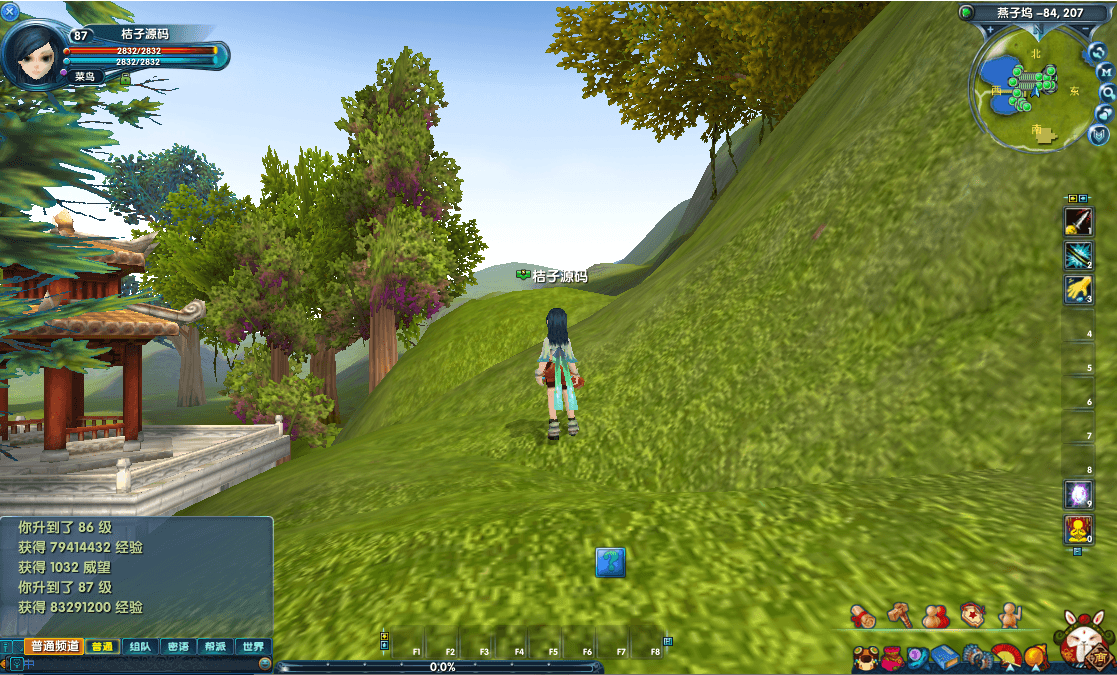Open the pink pouch bag icon
Viewport: 1117px width, 675px height.
893,657
